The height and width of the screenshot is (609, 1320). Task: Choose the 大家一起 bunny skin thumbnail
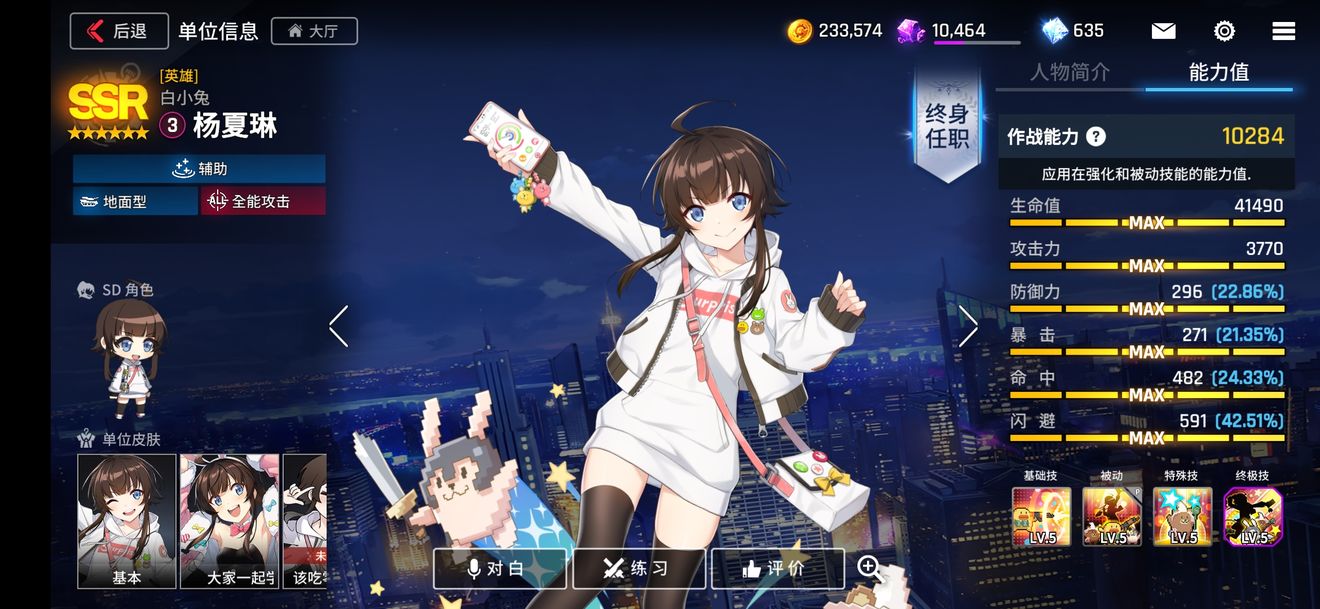click(228, 520)
